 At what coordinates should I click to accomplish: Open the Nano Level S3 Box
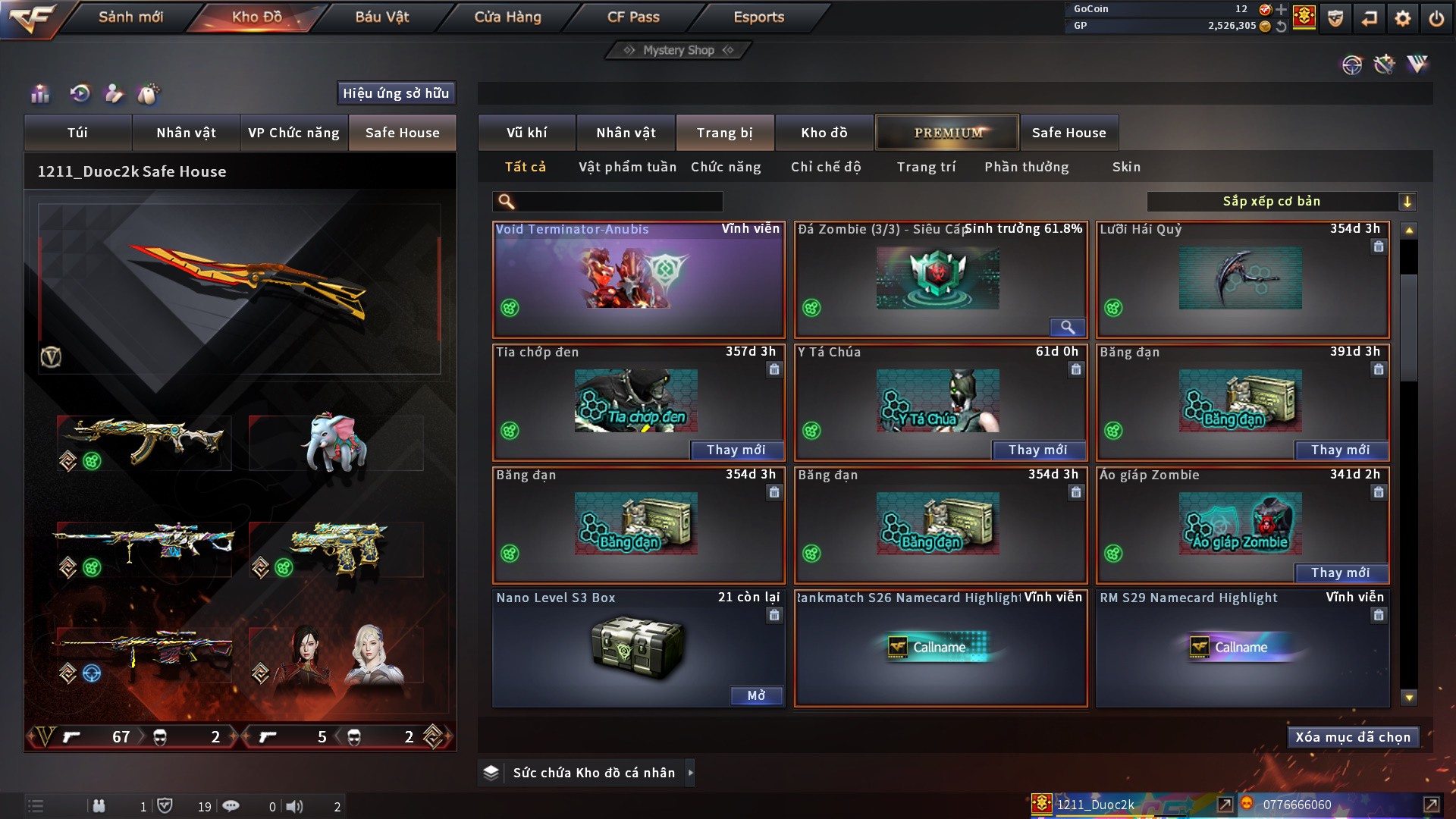click(756, 695)
